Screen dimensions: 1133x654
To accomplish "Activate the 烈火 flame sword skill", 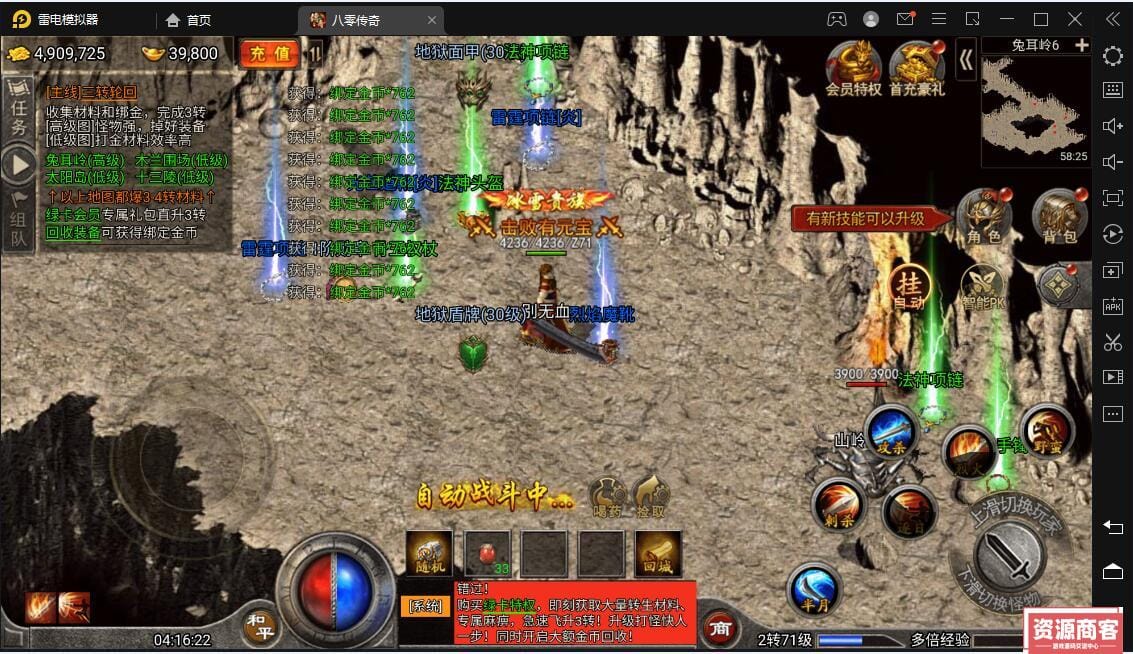I will pos(967,449).
